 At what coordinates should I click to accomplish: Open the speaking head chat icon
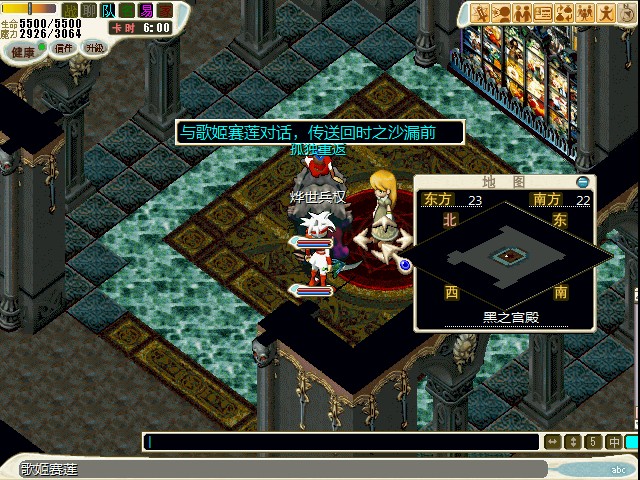(500, 13)
